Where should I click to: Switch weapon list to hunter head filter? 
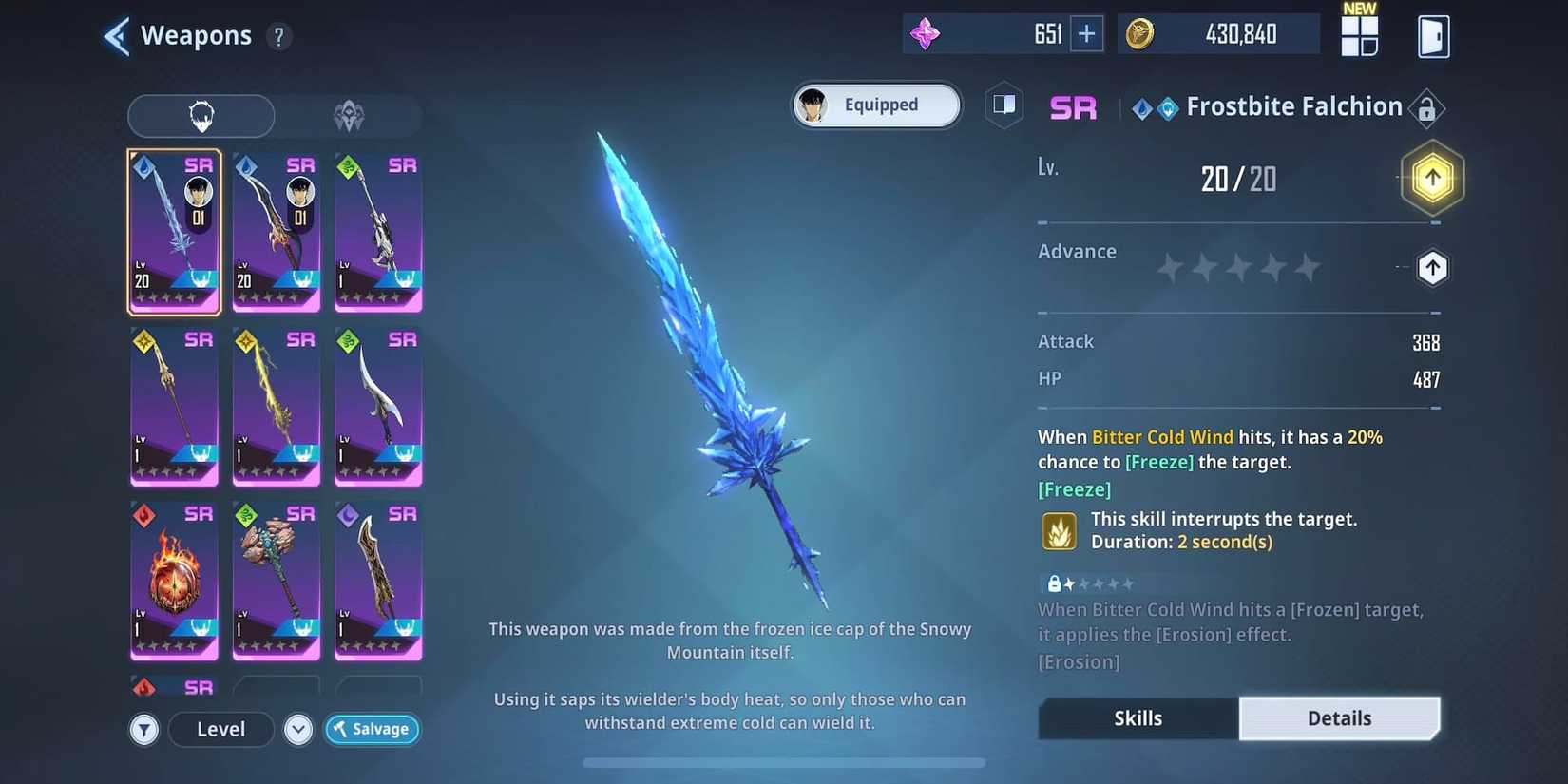201,115
